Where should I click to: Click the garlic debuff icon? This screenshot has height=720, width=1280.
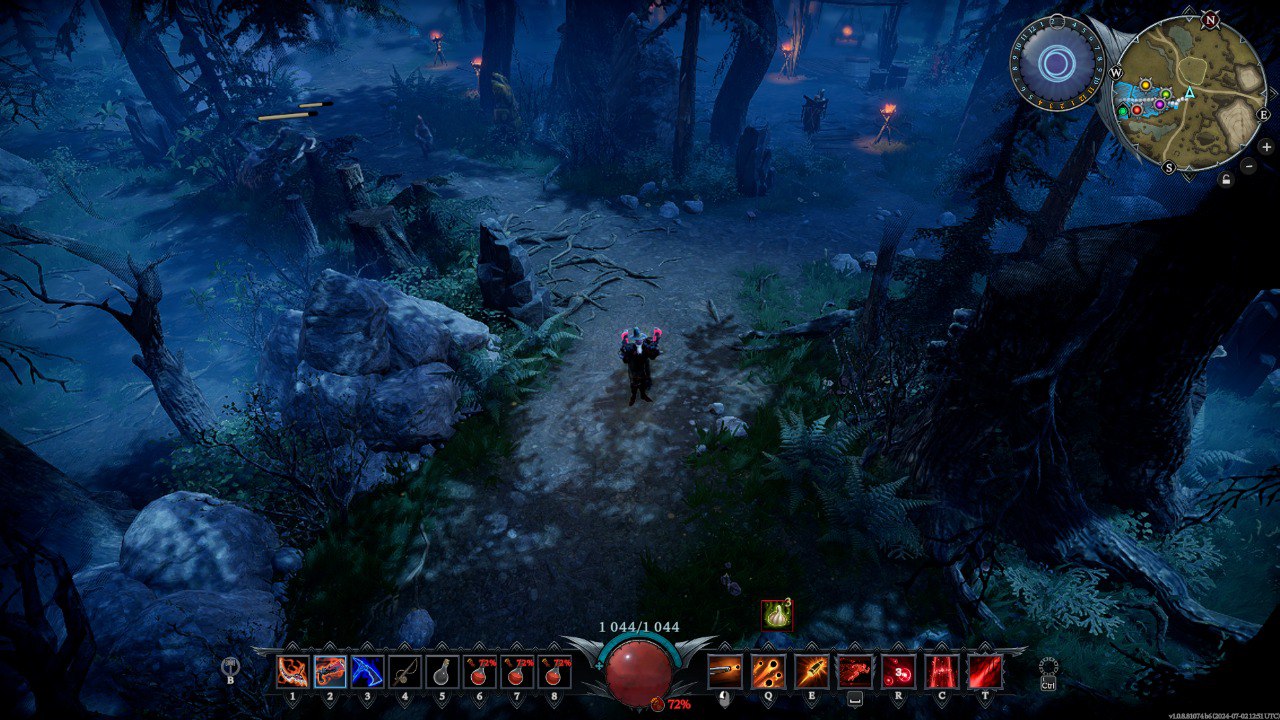[x=776, y=615]
